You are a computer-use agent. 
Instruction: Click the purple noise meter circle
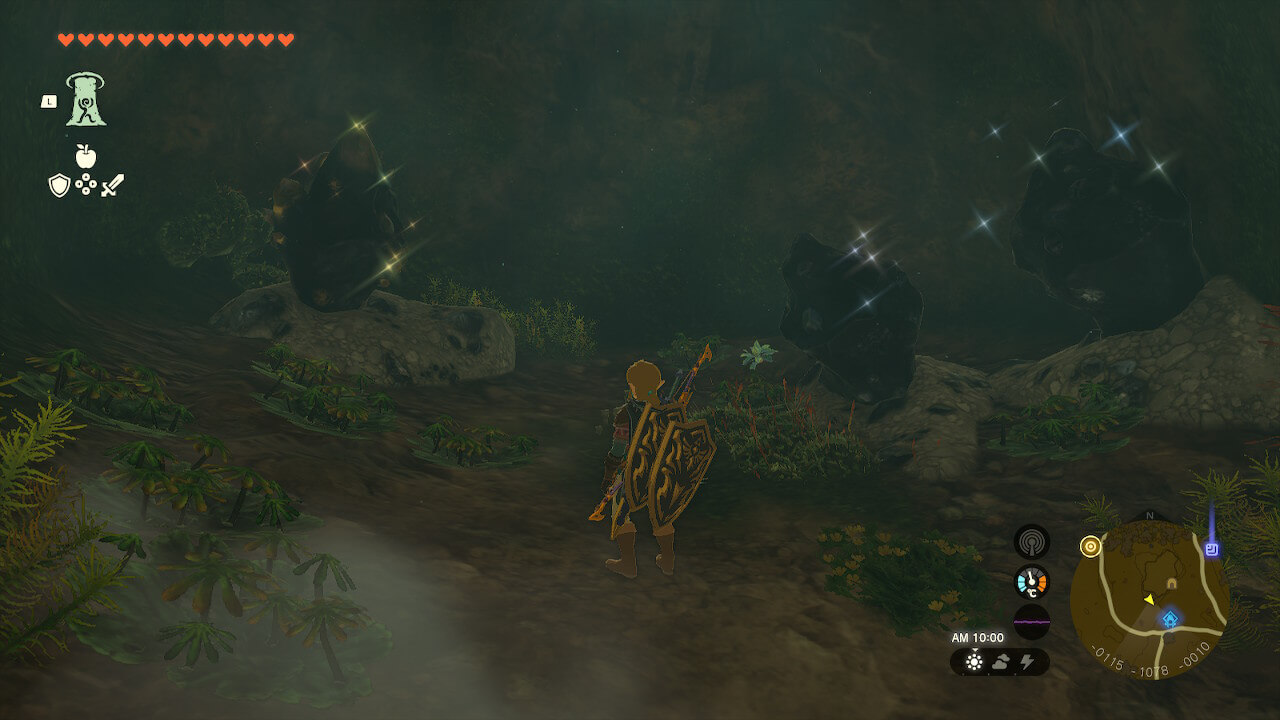tap(1031, 622)
